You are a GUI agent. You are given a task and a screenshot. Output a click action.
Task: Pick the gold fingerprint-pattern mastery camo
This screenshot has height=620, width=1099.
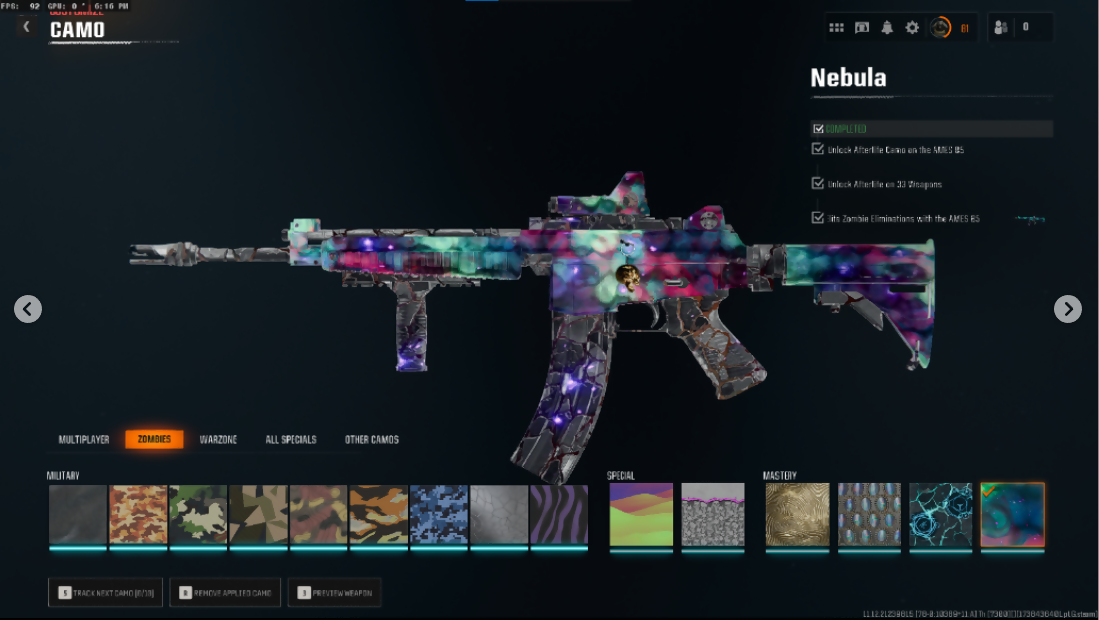[797, 515]
